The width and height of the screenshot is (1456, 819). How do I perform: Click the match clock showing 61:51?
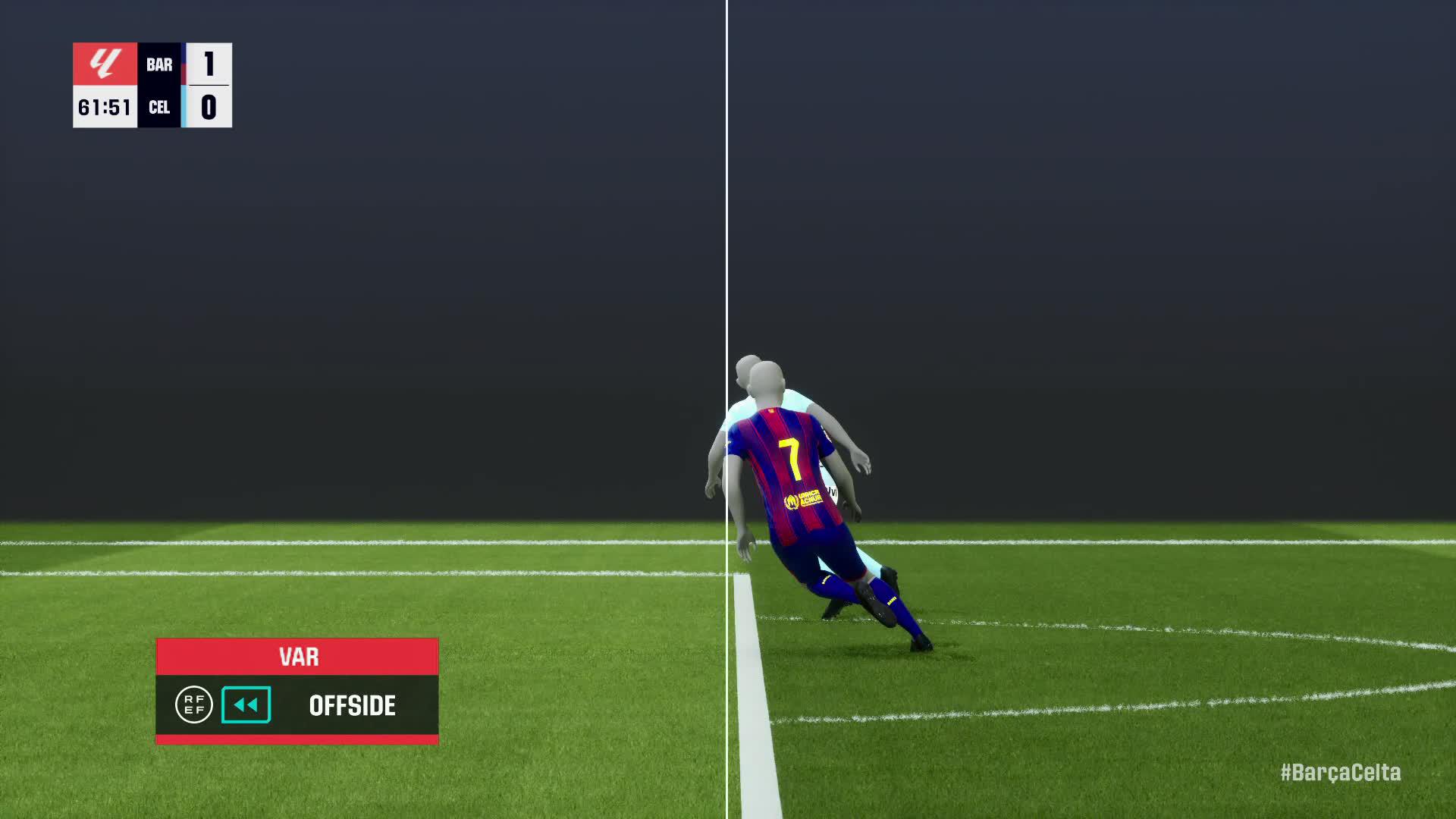click(105, 107)
